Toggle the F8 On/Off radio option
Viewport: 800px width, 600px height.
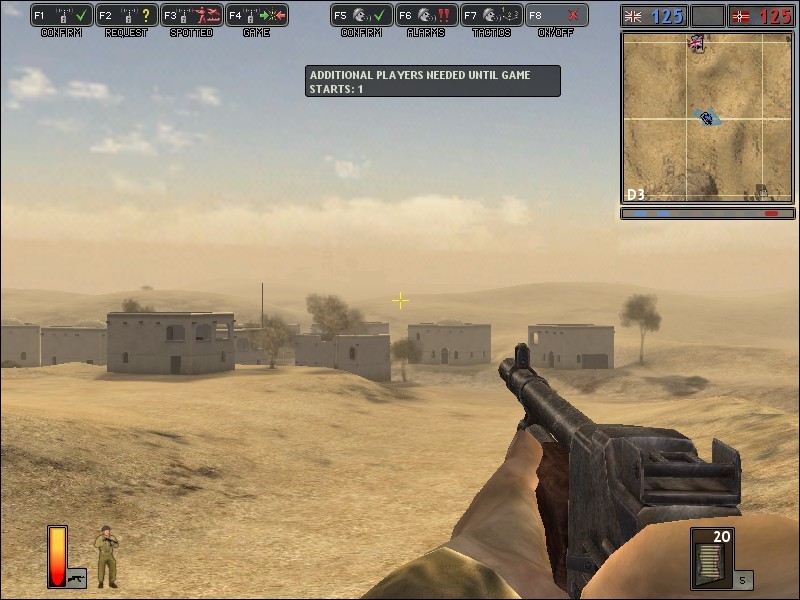coord(556,16)
